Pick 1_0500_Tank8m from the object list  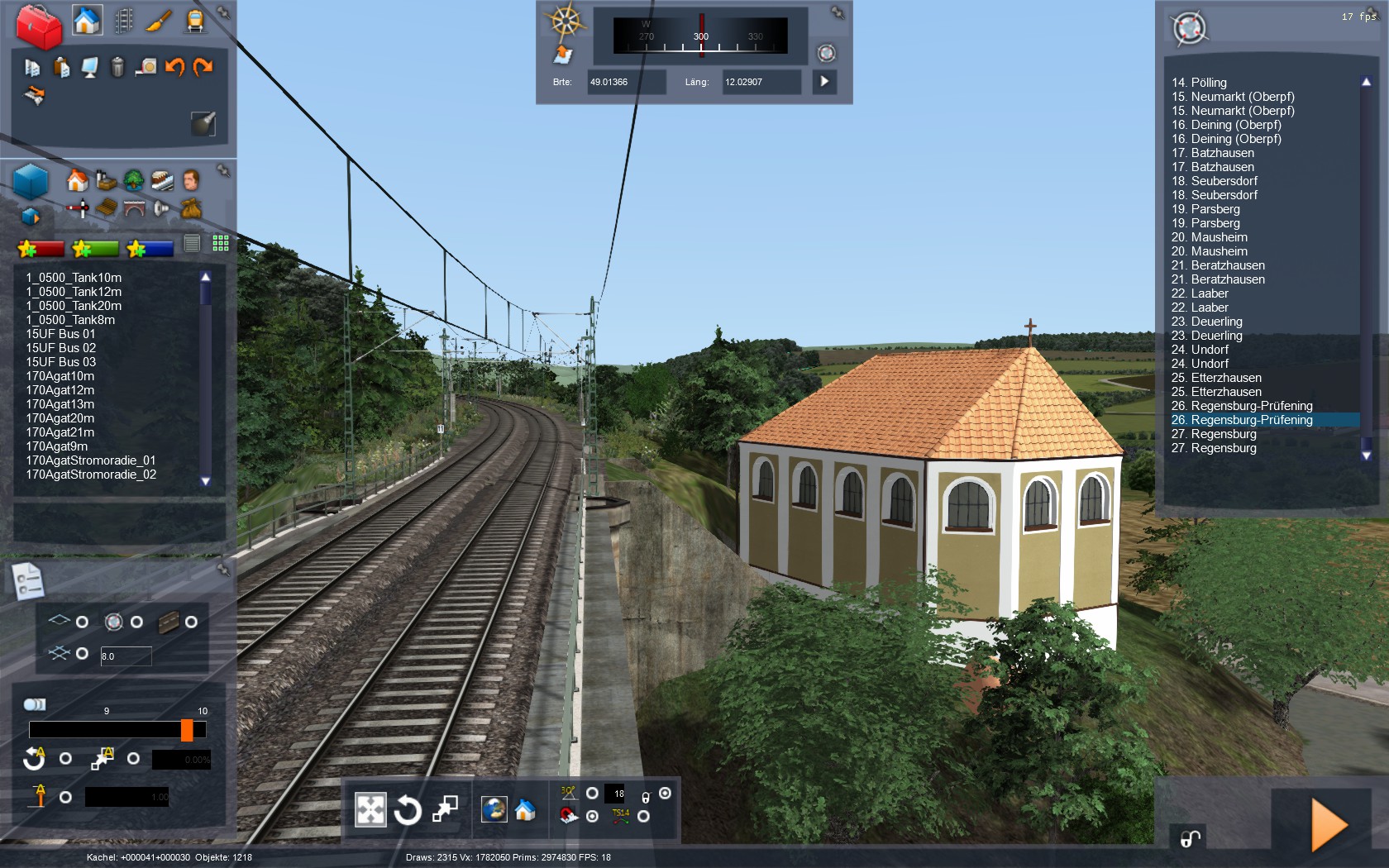70,320
